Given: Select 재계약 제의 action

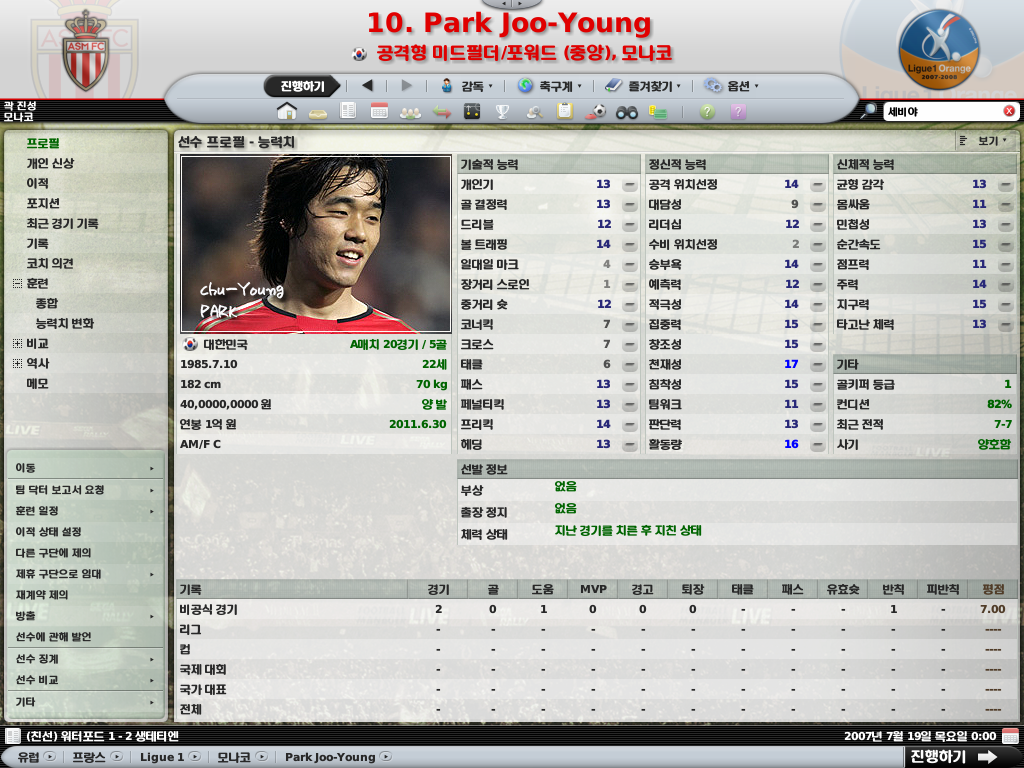Looking at the screenshot, I should (42, 595).
